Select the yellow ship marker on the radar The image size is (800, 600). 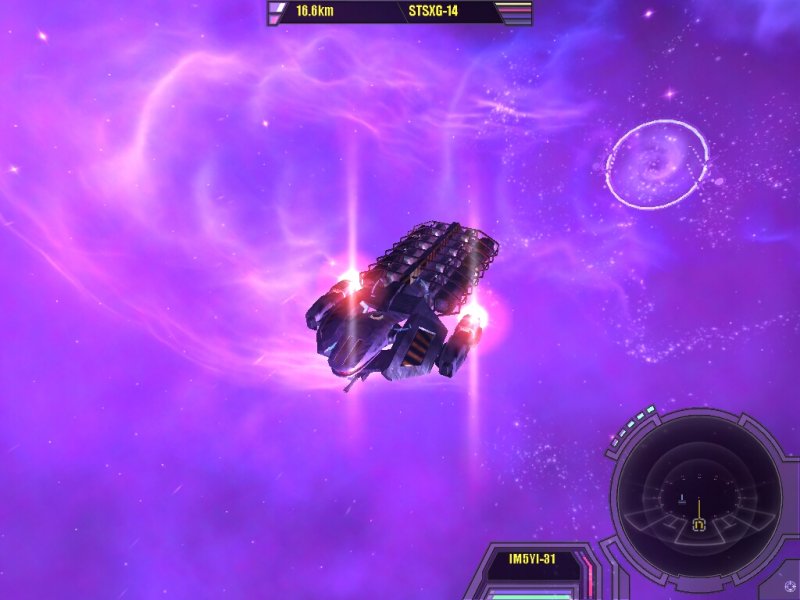[x=699, y=523]
